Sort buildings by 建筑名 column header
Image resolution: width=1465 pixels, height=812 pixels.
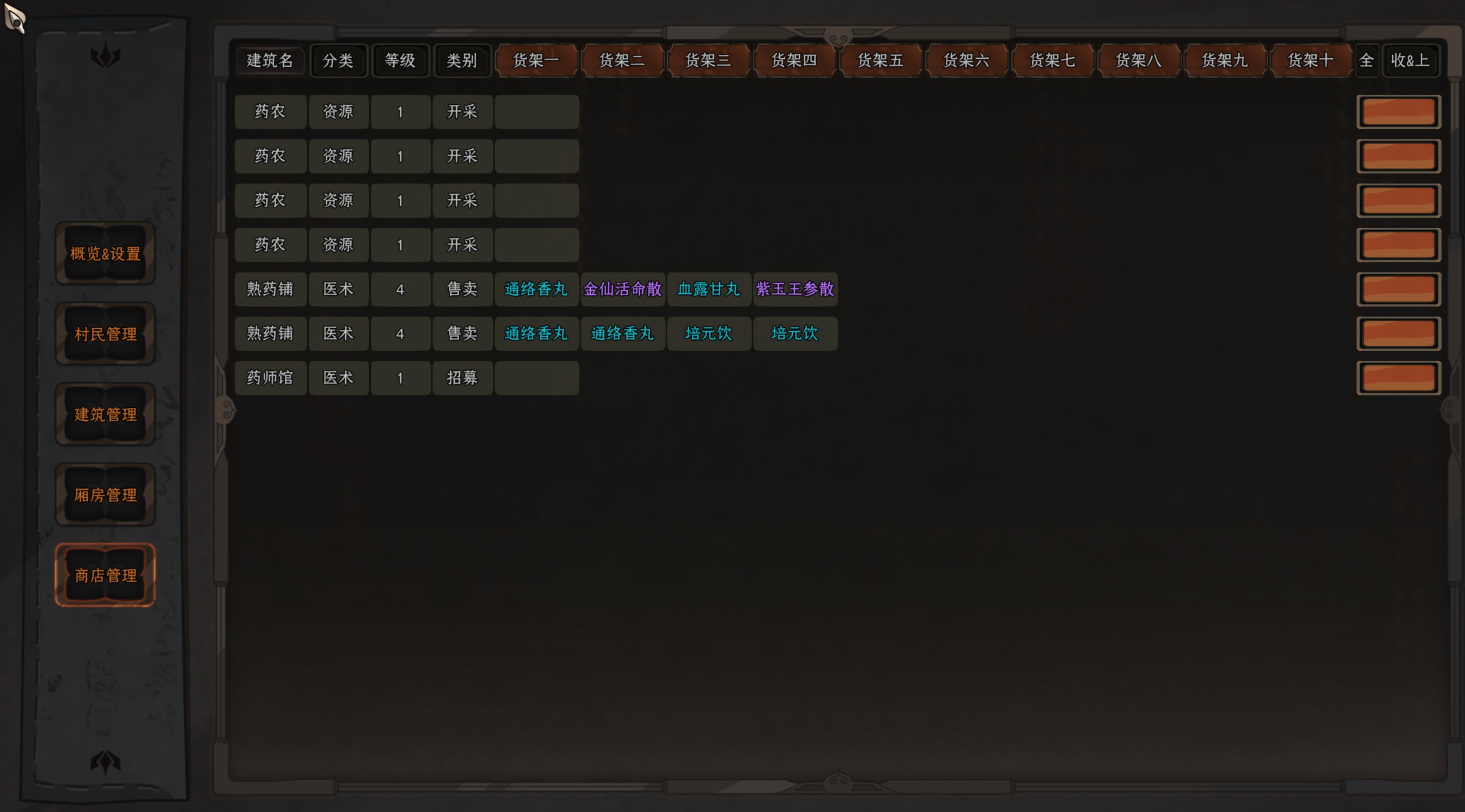[270, 61]
